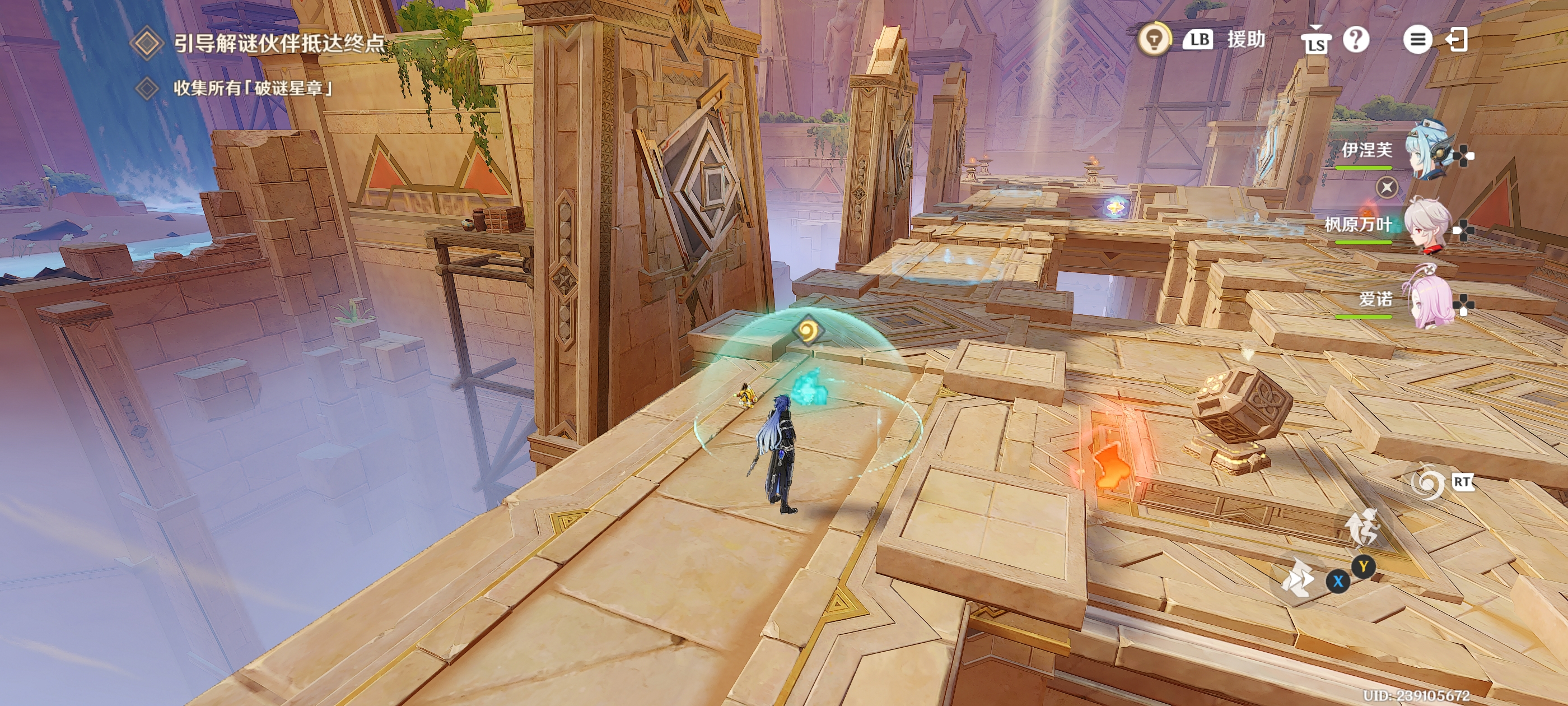This screenshot has width=1568, height=706.
Task: Open the three-line hamburger menu
Action: click(1417, 40)
